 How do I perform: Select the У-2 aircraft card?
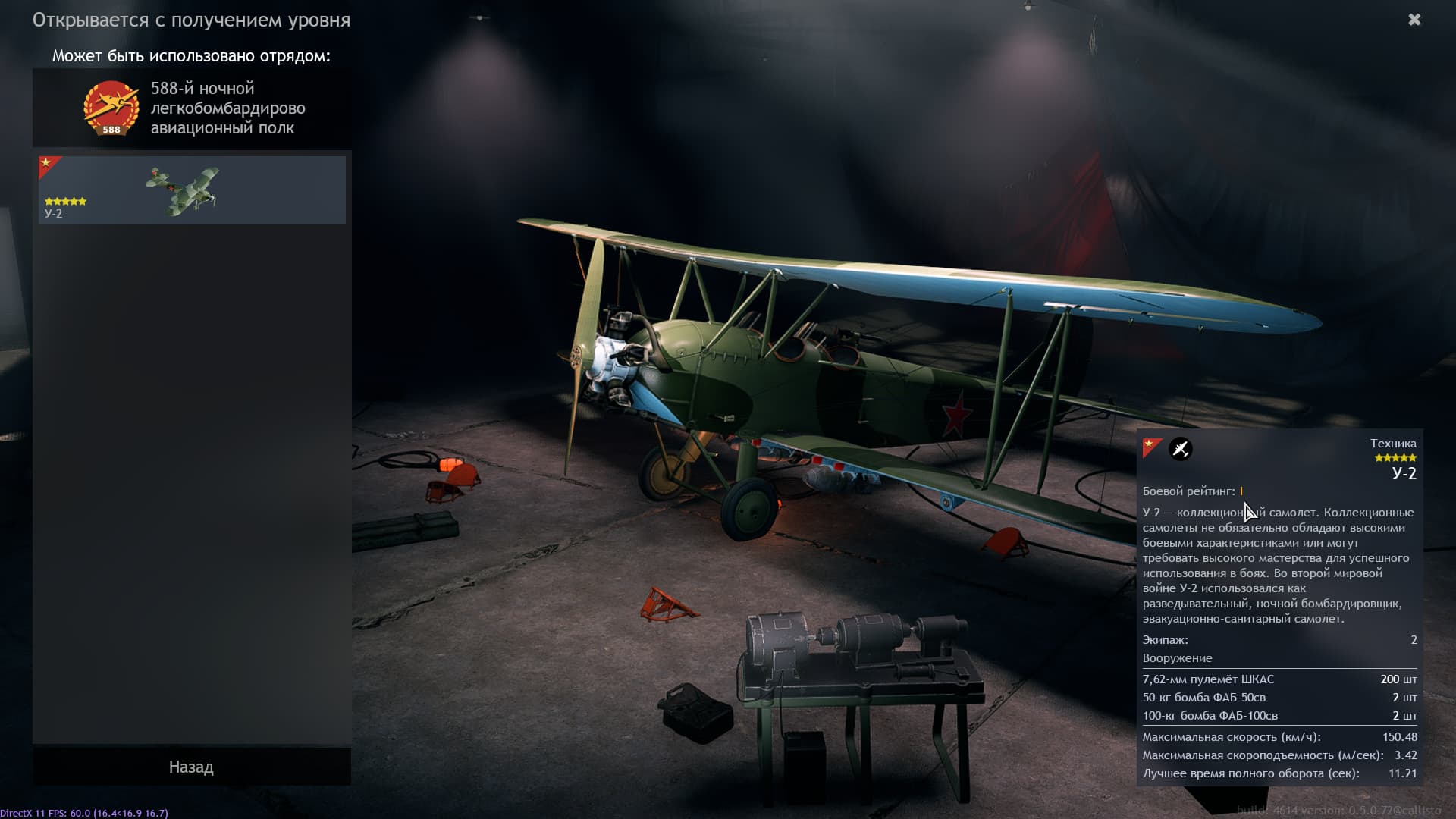(192, 190)
